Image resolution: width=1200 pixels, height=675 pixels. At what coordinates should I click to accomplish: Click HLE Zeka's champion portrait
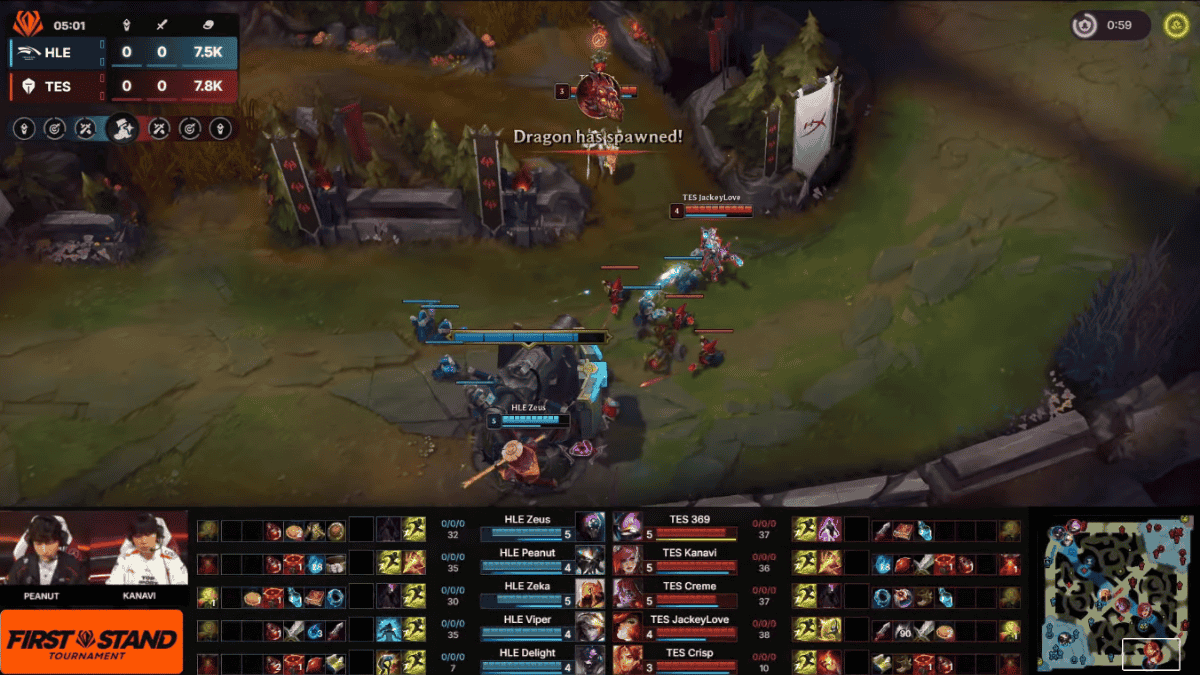click(x=590, y=593)
